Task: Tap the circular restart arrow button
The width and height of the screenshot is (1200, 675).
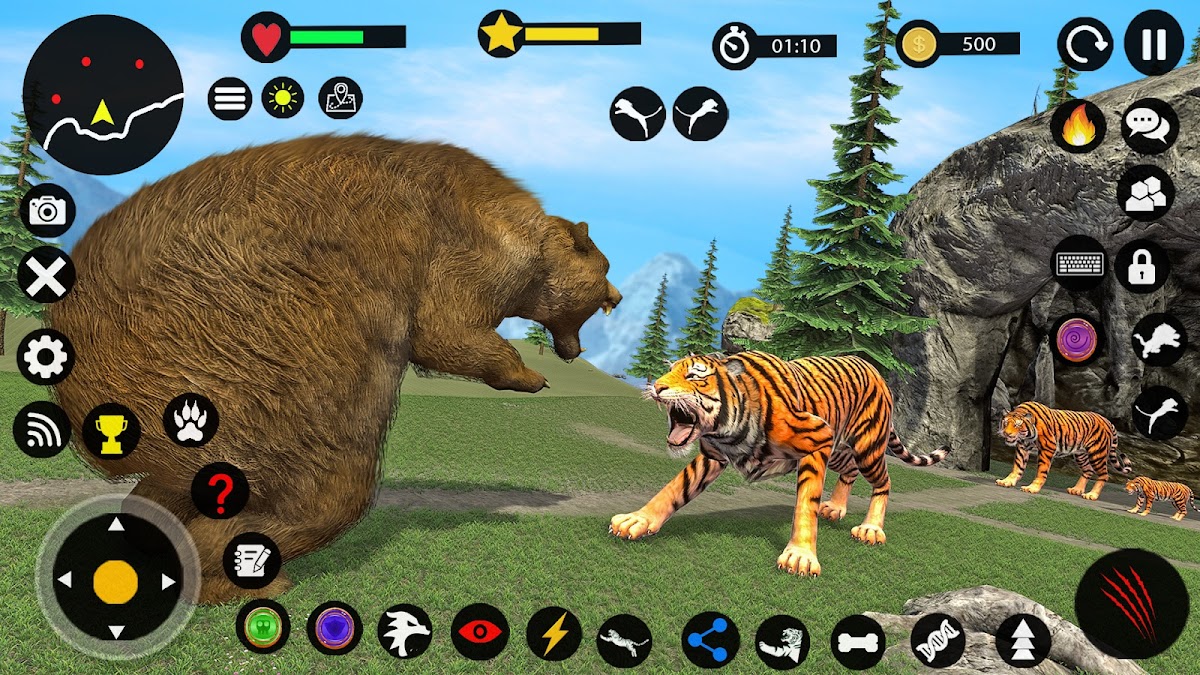Action: point(1085,45)
